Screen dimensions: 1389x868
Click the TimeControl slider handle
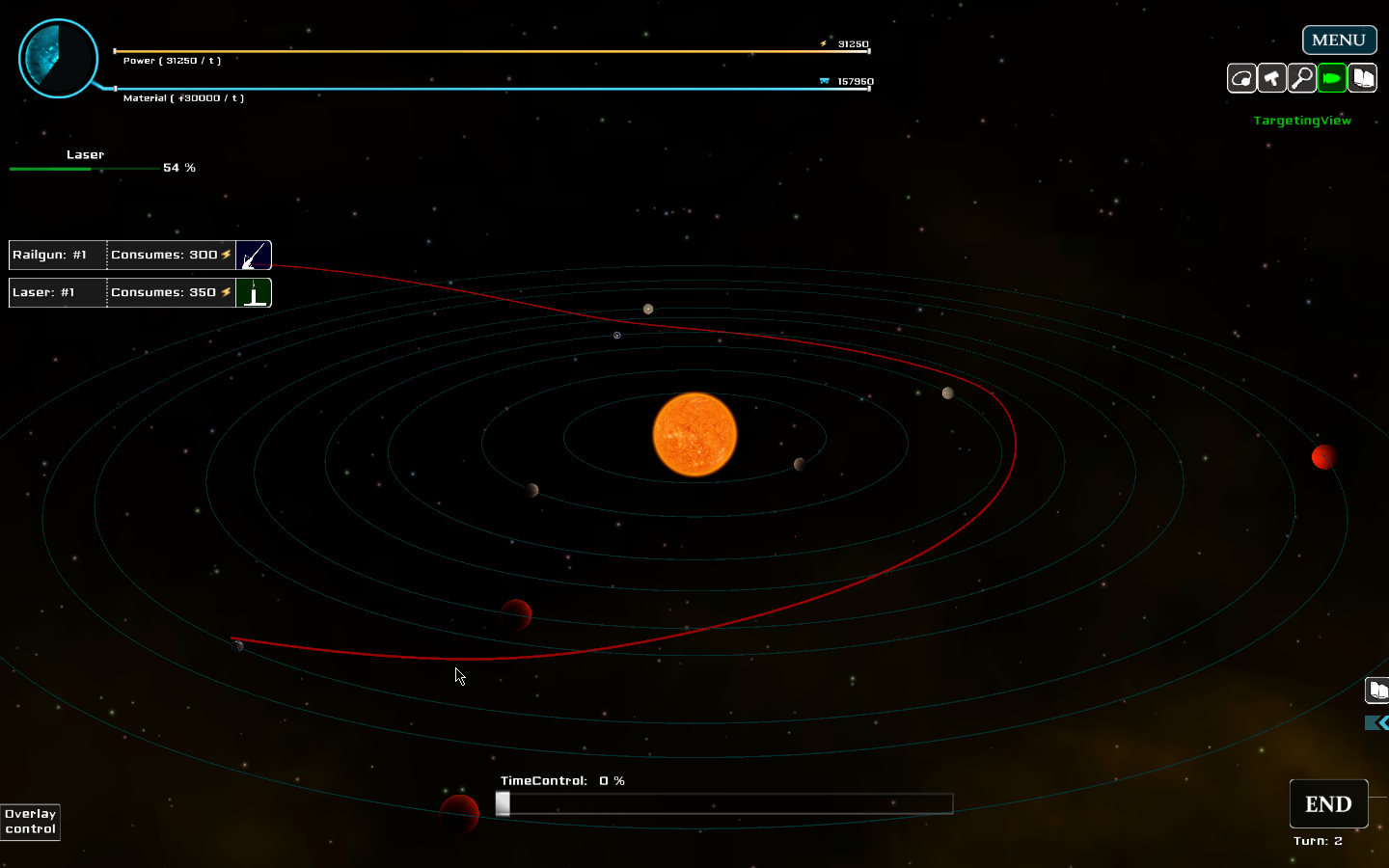503,803
